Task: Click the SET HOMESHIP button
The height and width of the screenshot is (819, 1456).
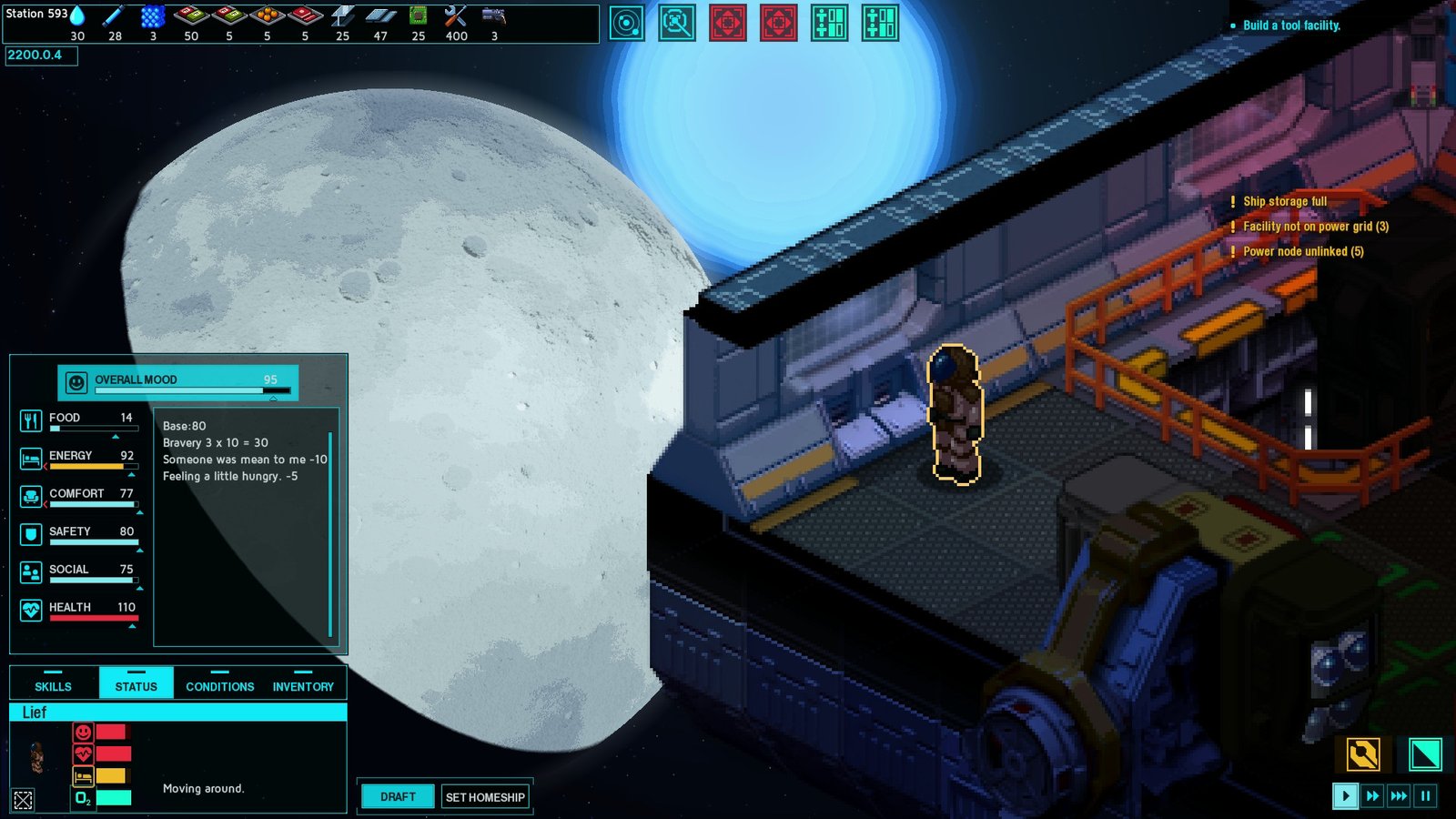Action: click(x=484, y=797)
